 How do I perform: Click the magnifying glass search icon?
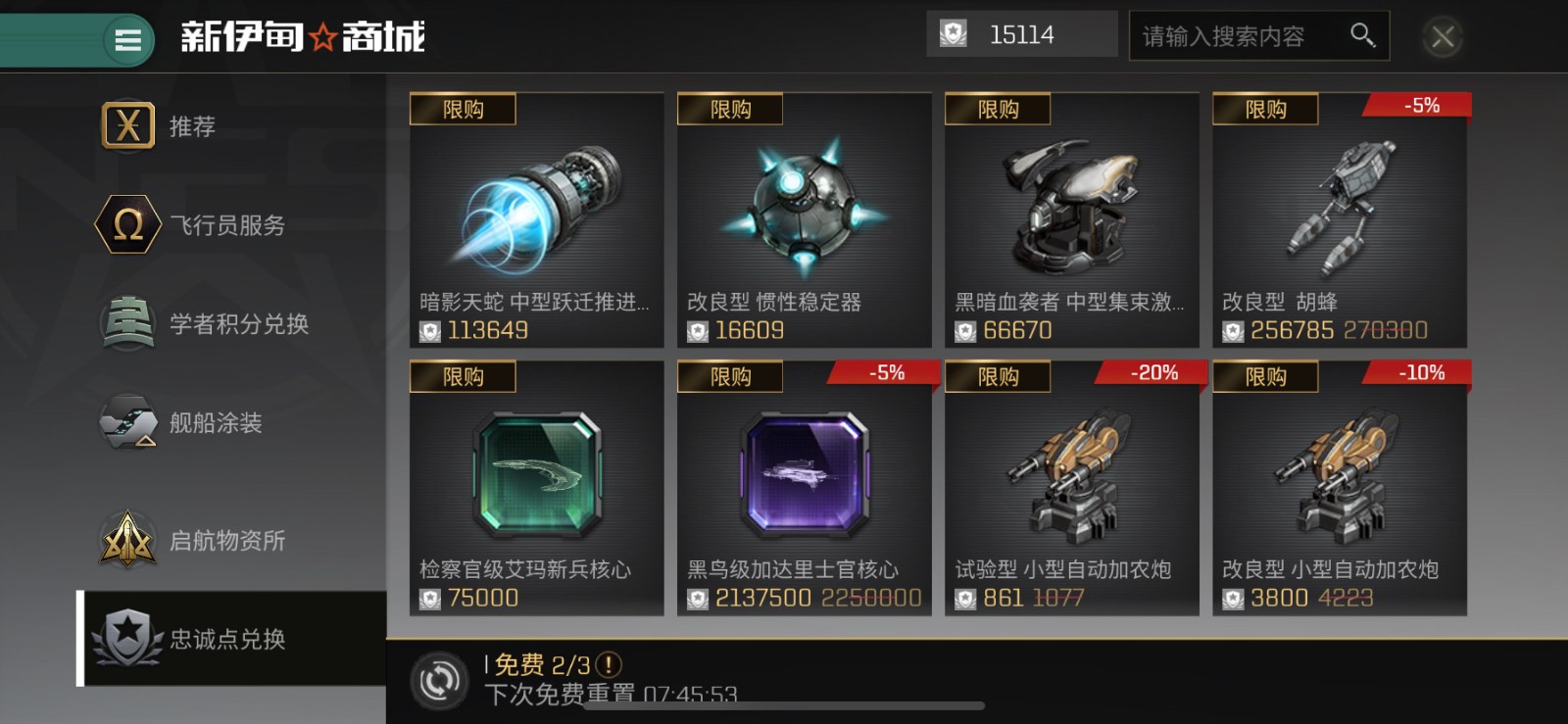pyautogui.click(x=1362, y=35)
